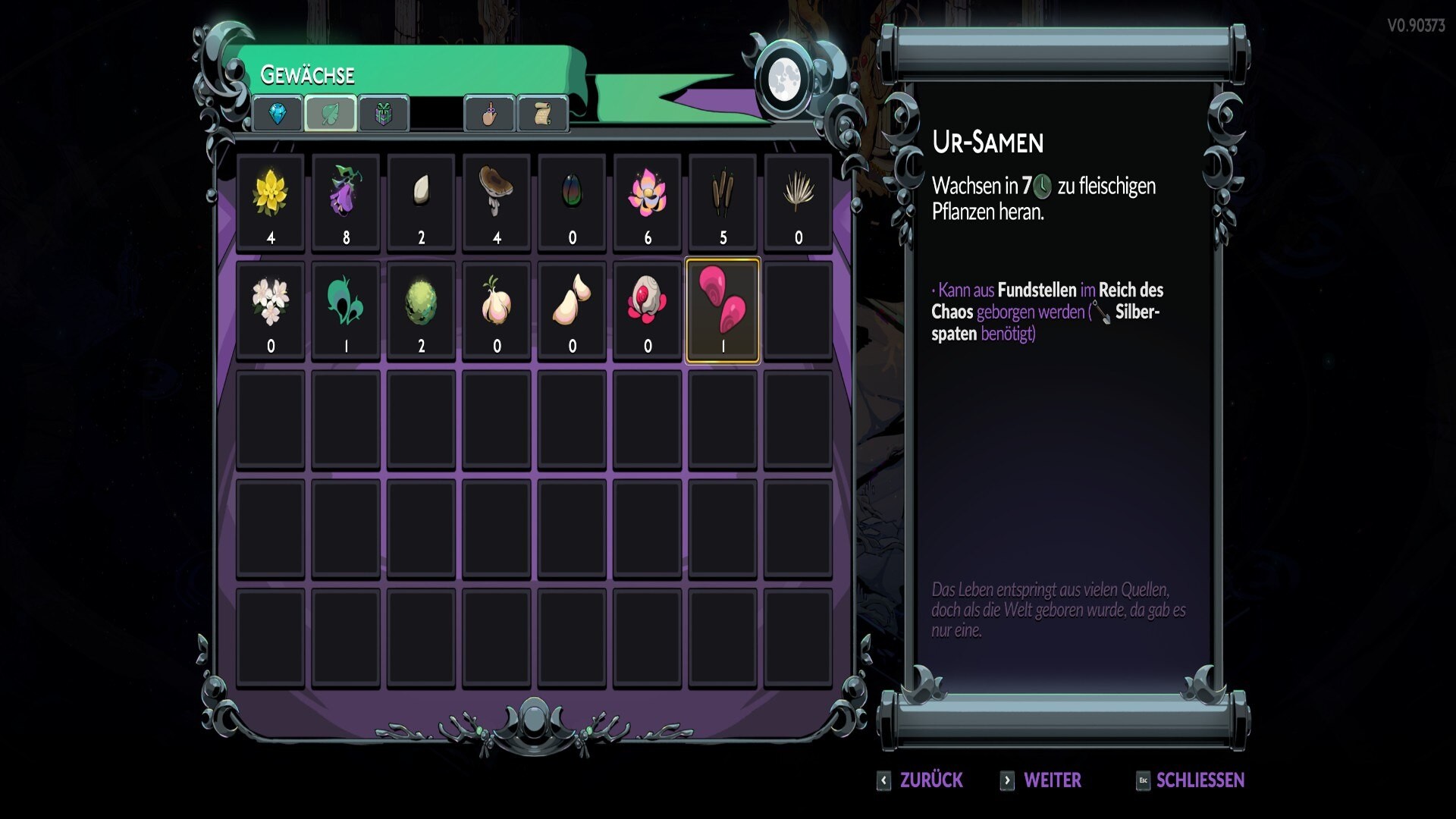
Task: Choose the purple nightshade plant slot
Action: coord(346,202)
